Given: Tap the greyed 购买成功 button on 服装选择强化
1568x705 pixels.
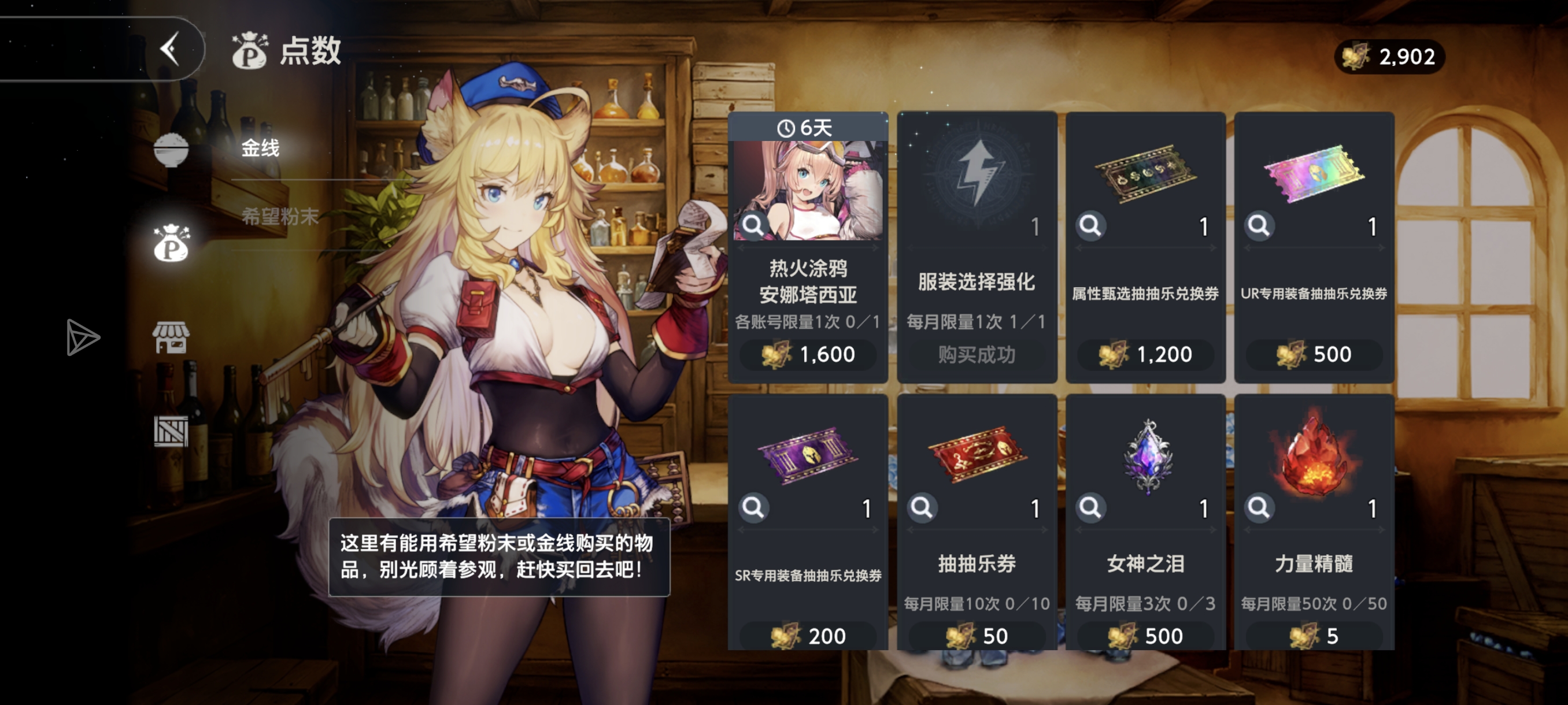Looking at the screenshot, I should tap(977, 355).
